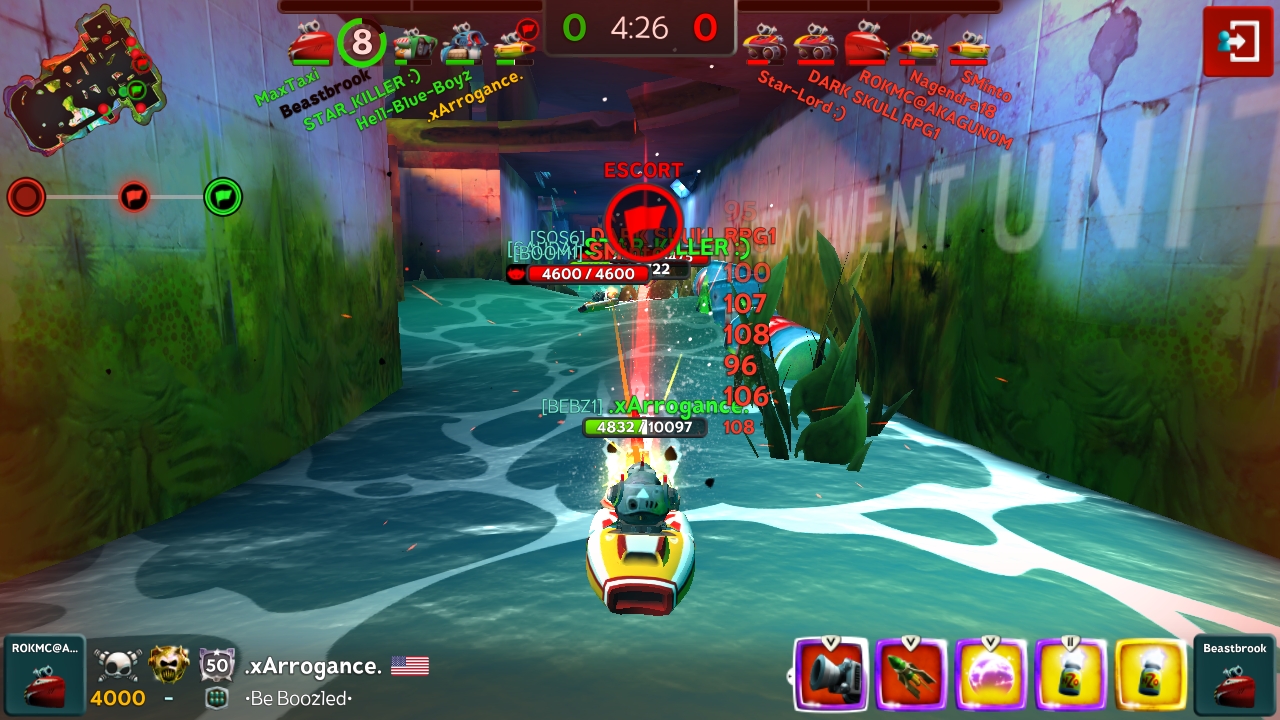Screen dimensions: 1280x720
Task: Click the level 50 captain badge
Action: click(217, 665)
